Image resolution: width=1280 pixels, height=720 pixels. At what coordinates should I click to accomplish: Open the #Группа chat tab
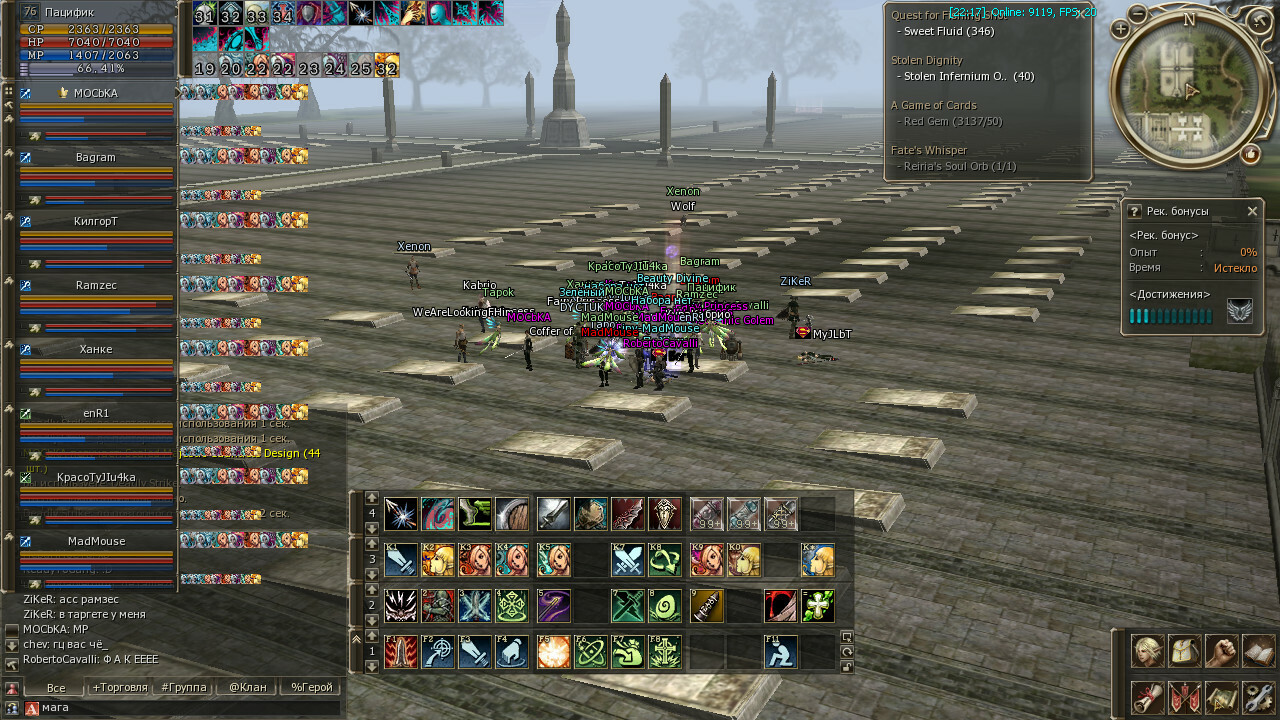184,687
